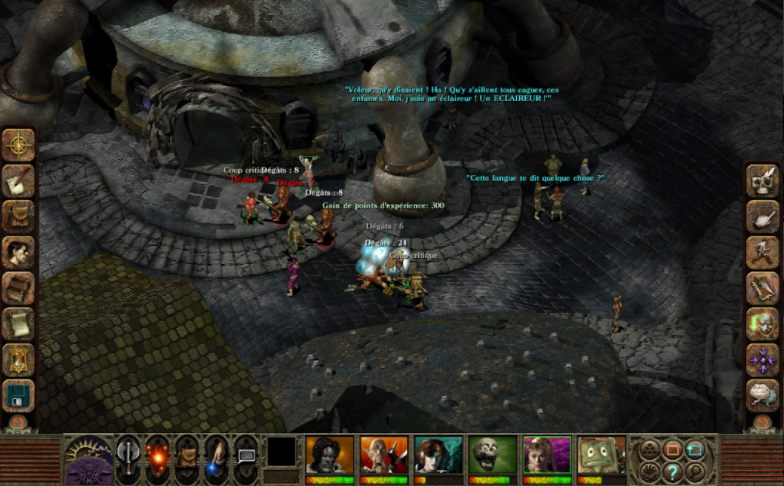Screen dimensions: 784x486
Task: Open the inventory satchel button
Action: tap(18, 217)
